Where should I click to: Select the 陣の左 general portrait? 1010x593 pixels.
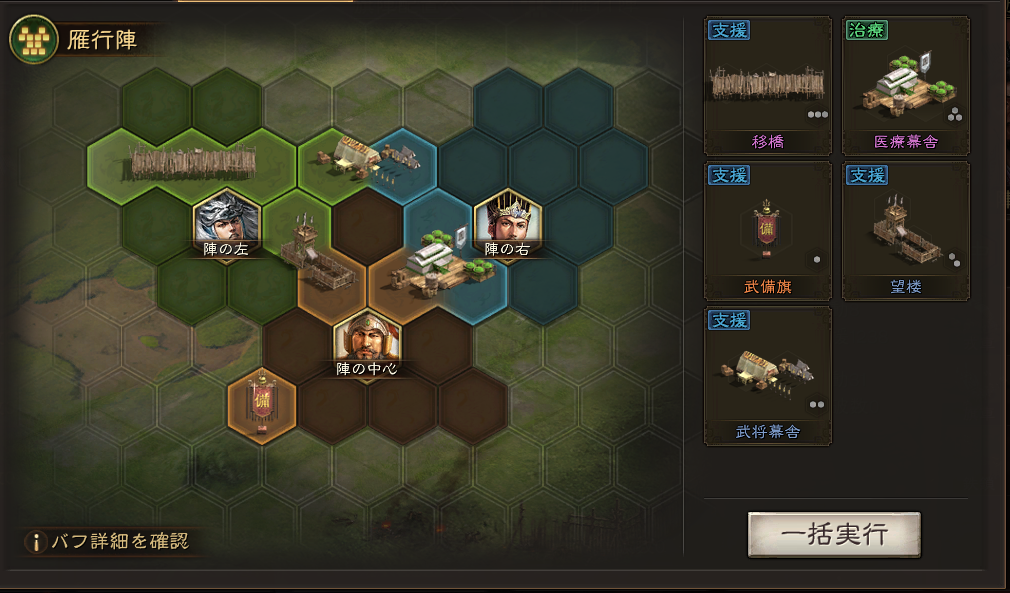click(227, 219)
